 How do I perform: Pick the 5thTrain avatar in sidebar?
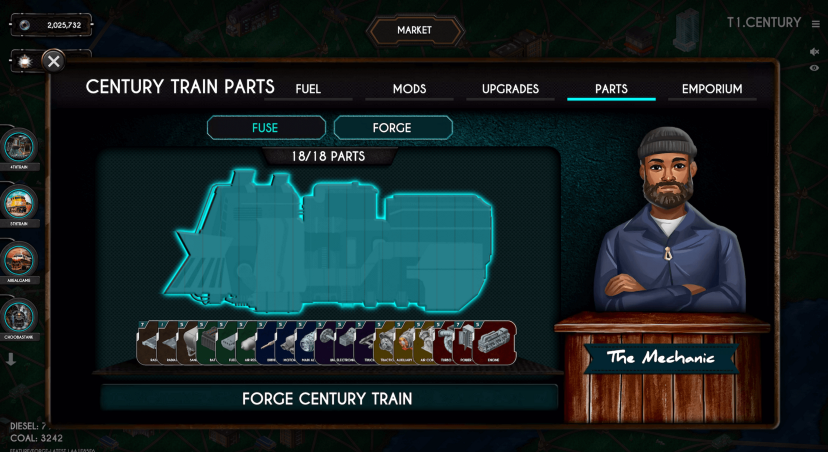(19, 203)
